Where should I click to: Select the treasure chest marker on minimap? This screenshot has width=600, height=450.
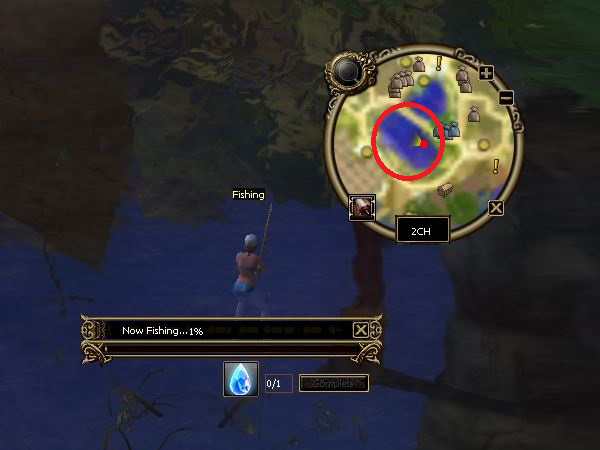[446, 190]
